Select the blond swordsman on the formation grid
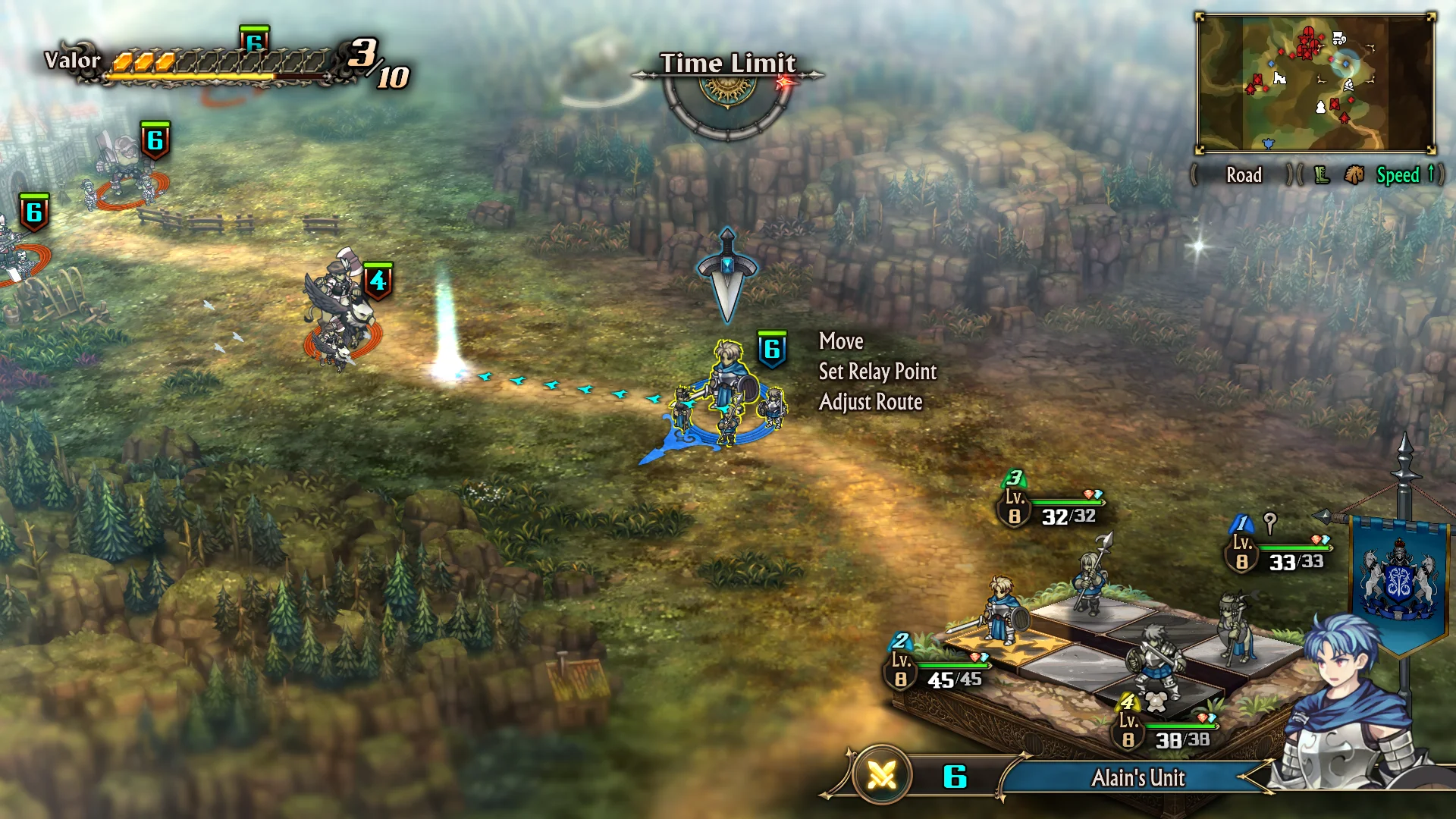This screenshot has height=819, width=1456. tap(1003, 610)
